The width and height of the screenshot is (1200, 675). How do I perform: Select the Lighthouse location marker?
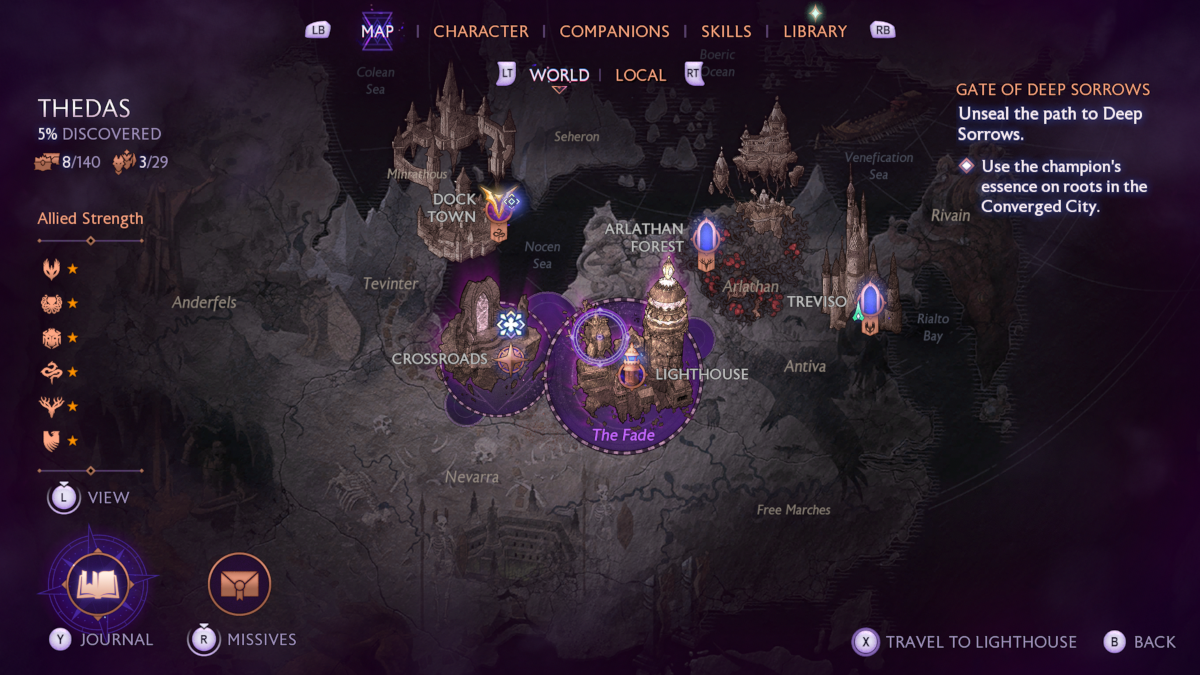(x=632, y=372)
